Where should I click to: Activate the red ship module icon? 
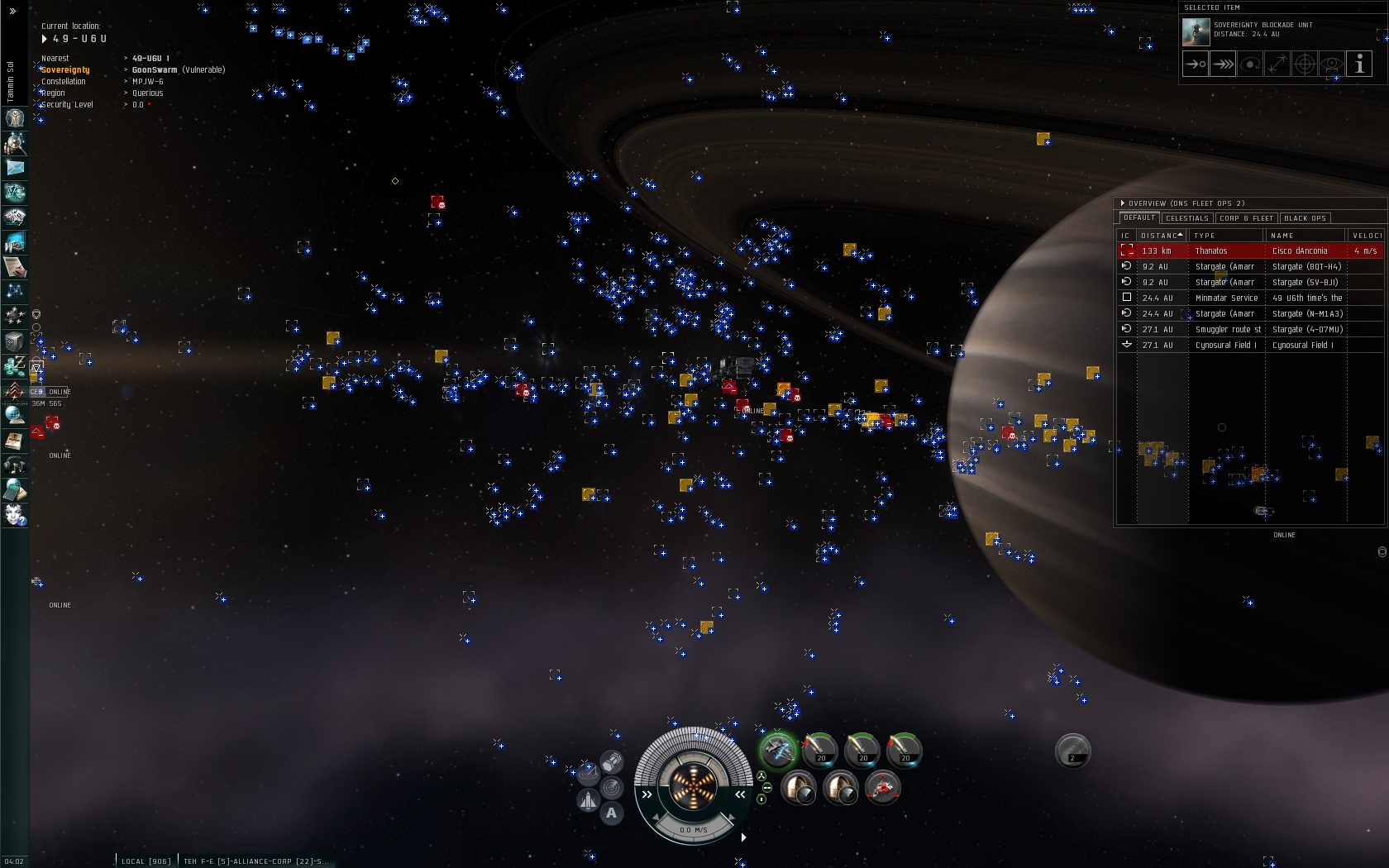[883, 788]
